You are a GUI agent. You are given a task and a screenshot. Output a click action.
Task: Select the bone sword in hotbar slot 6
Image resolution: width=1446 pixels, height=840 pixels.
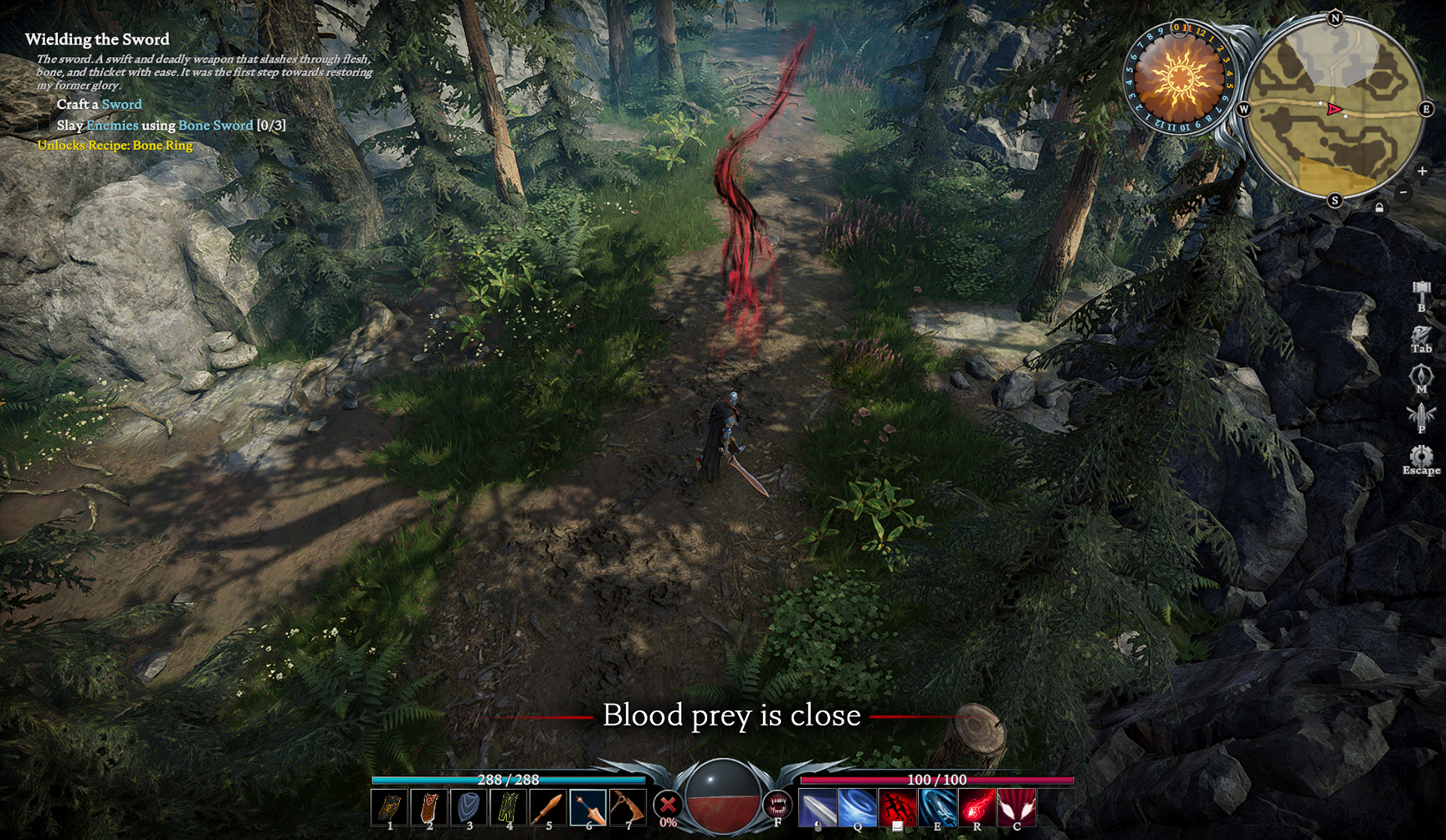588,807
